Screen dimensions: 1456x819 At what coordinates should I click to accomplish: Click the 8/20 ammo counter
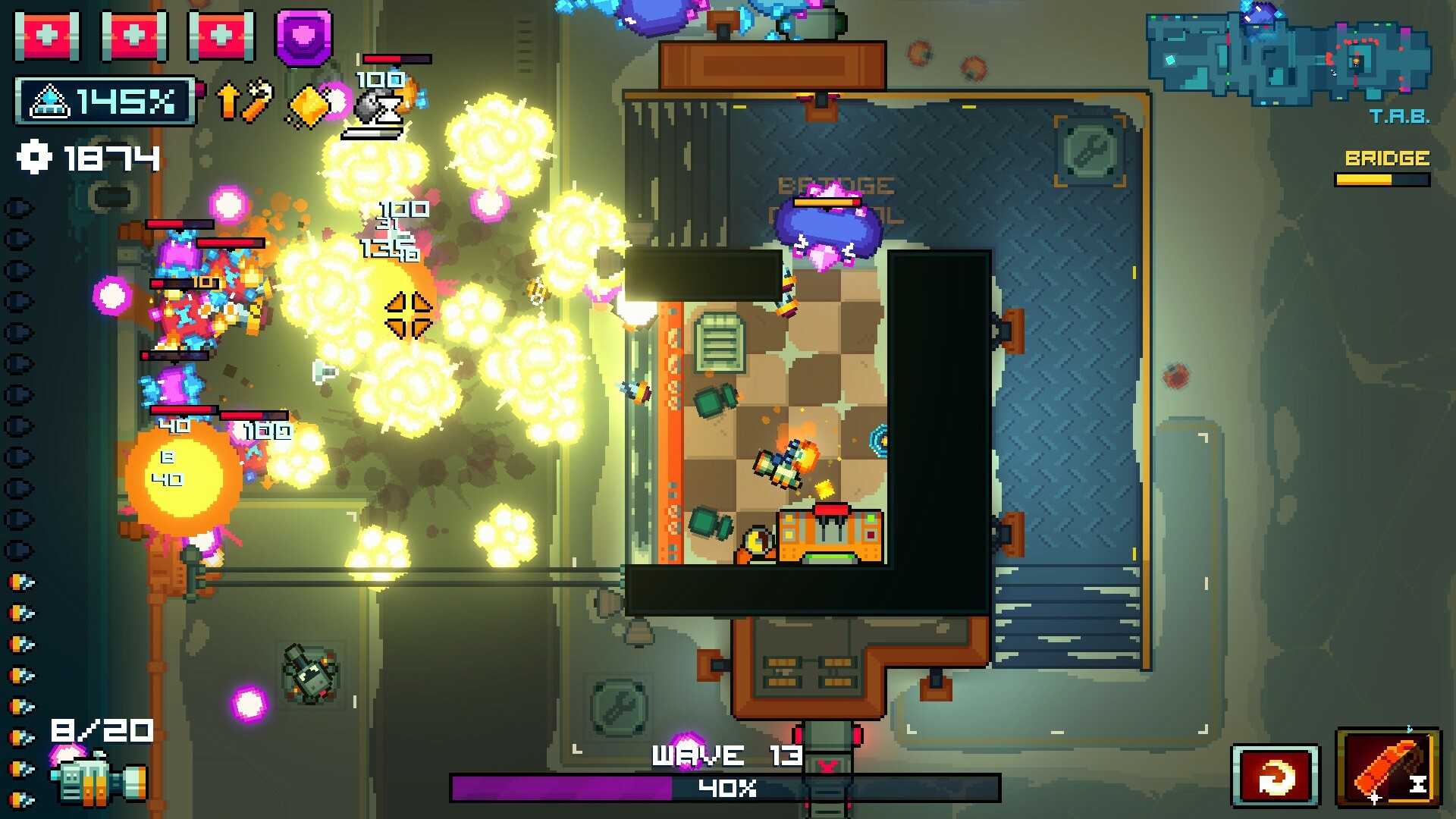pos(101,730)
